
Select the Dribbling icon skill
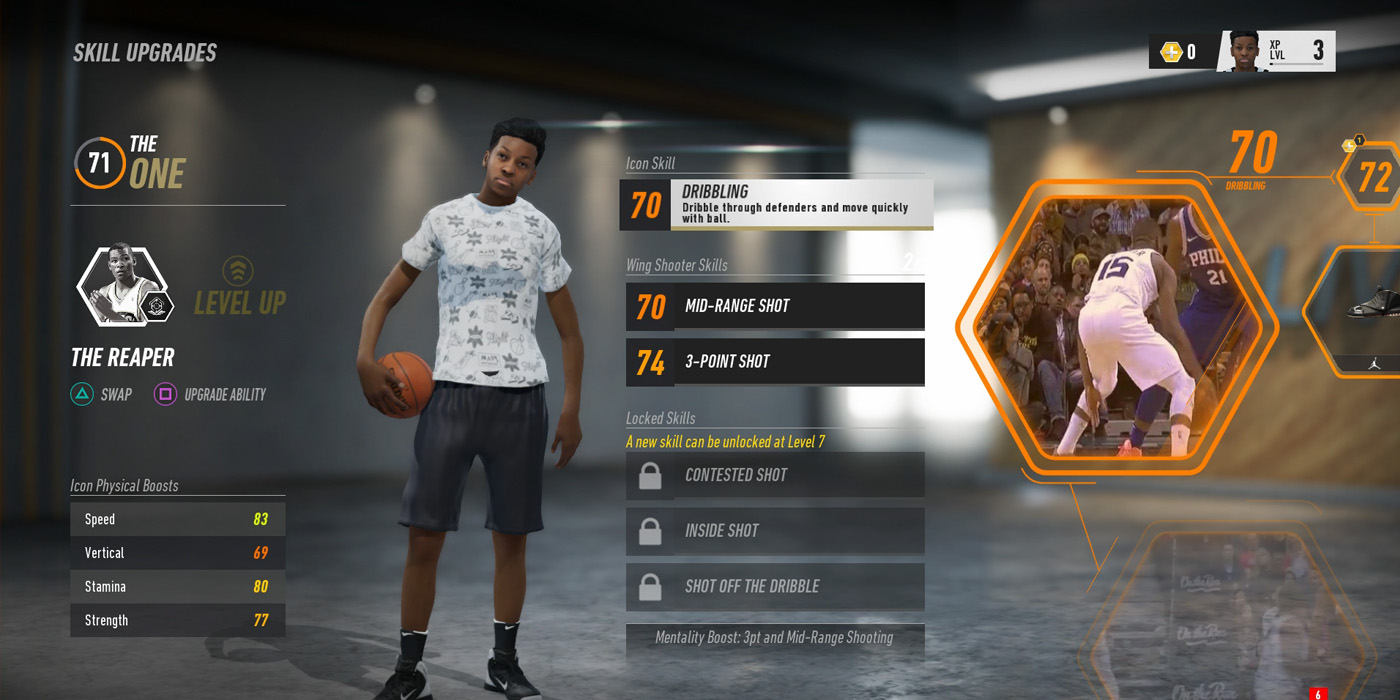tap(776, 205)
